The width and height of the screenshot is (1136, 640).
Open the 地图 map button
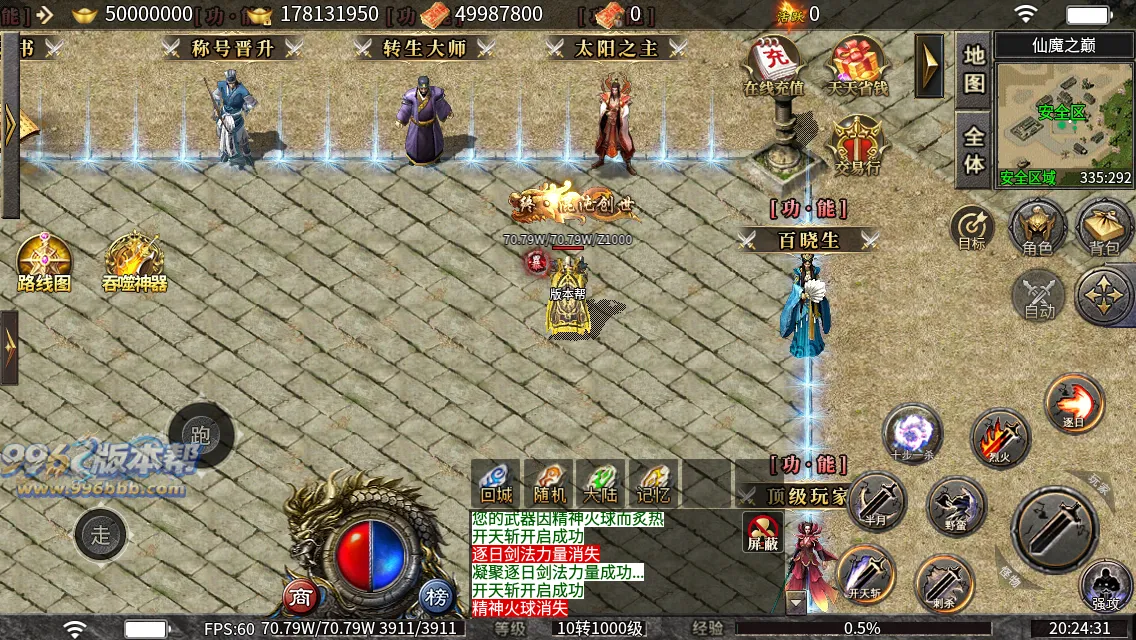coord(974,68)
